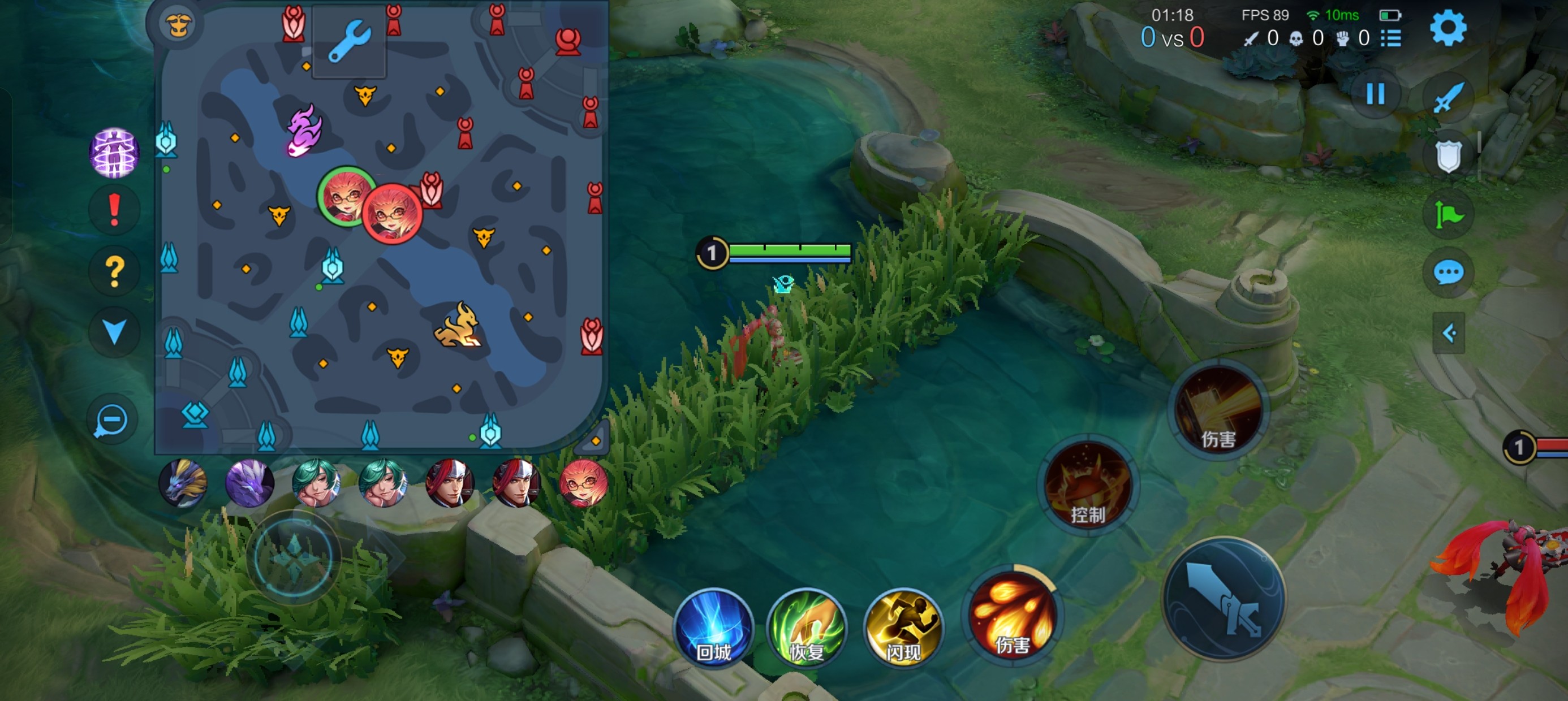Screen dimensions: 1568x701
Task: Pause the match with the pause button
Action: pyautogui.click(x=1375, y=94)
